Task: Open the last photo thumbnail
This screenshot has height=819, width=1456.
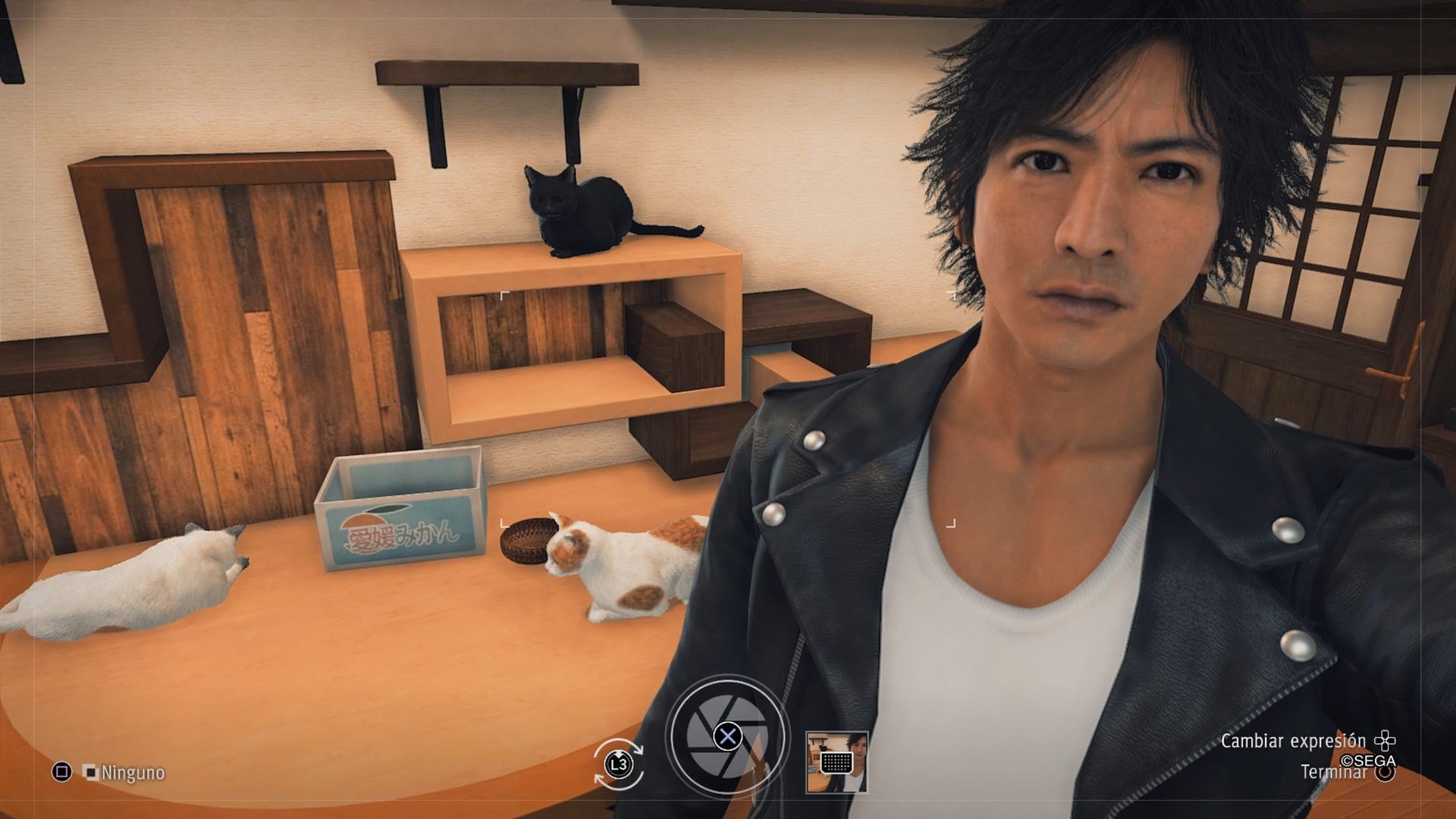Action: pos(836,762)
